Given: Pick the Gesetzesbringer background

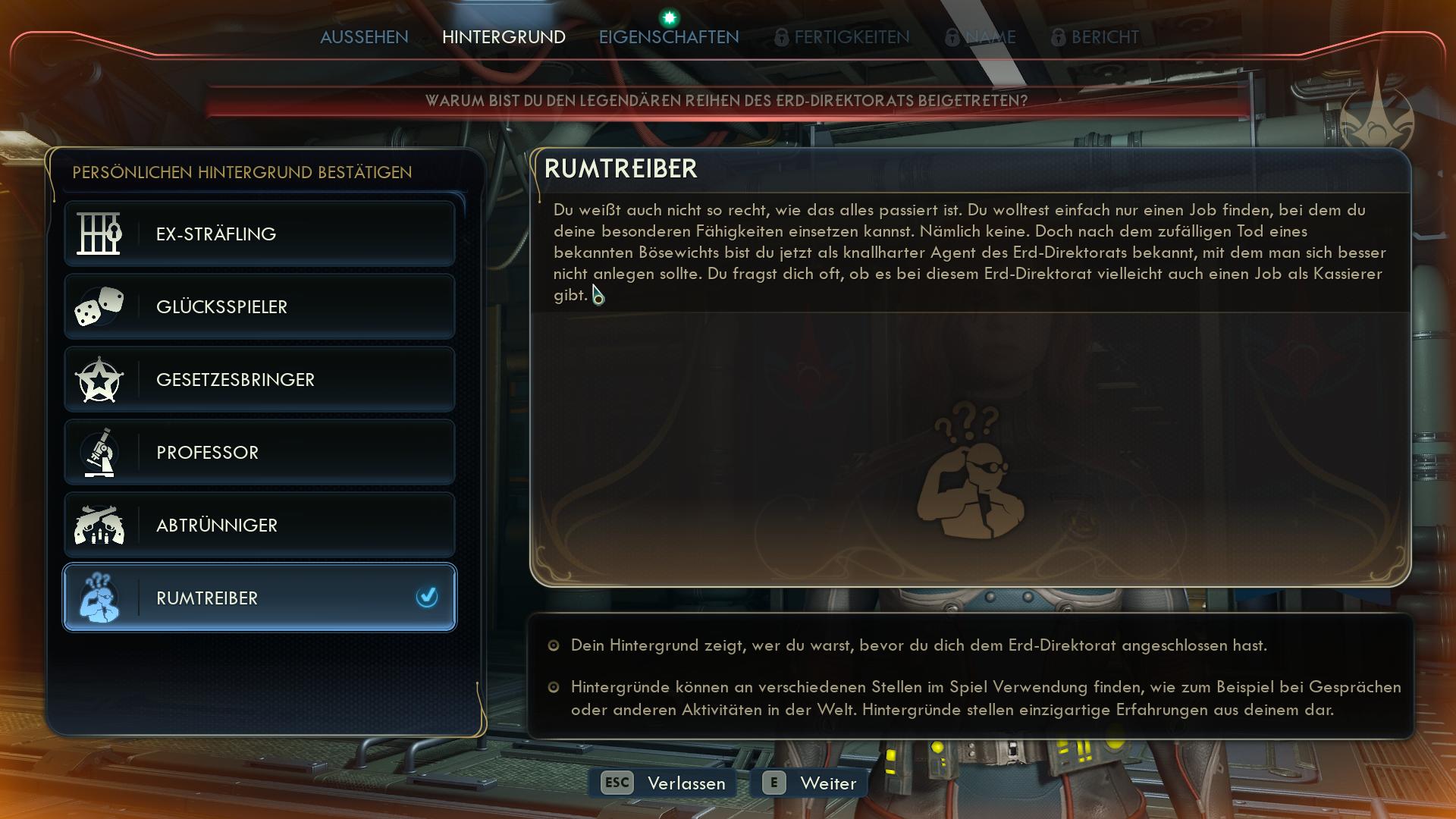Looking at the screenshot, I should [259, 379].
